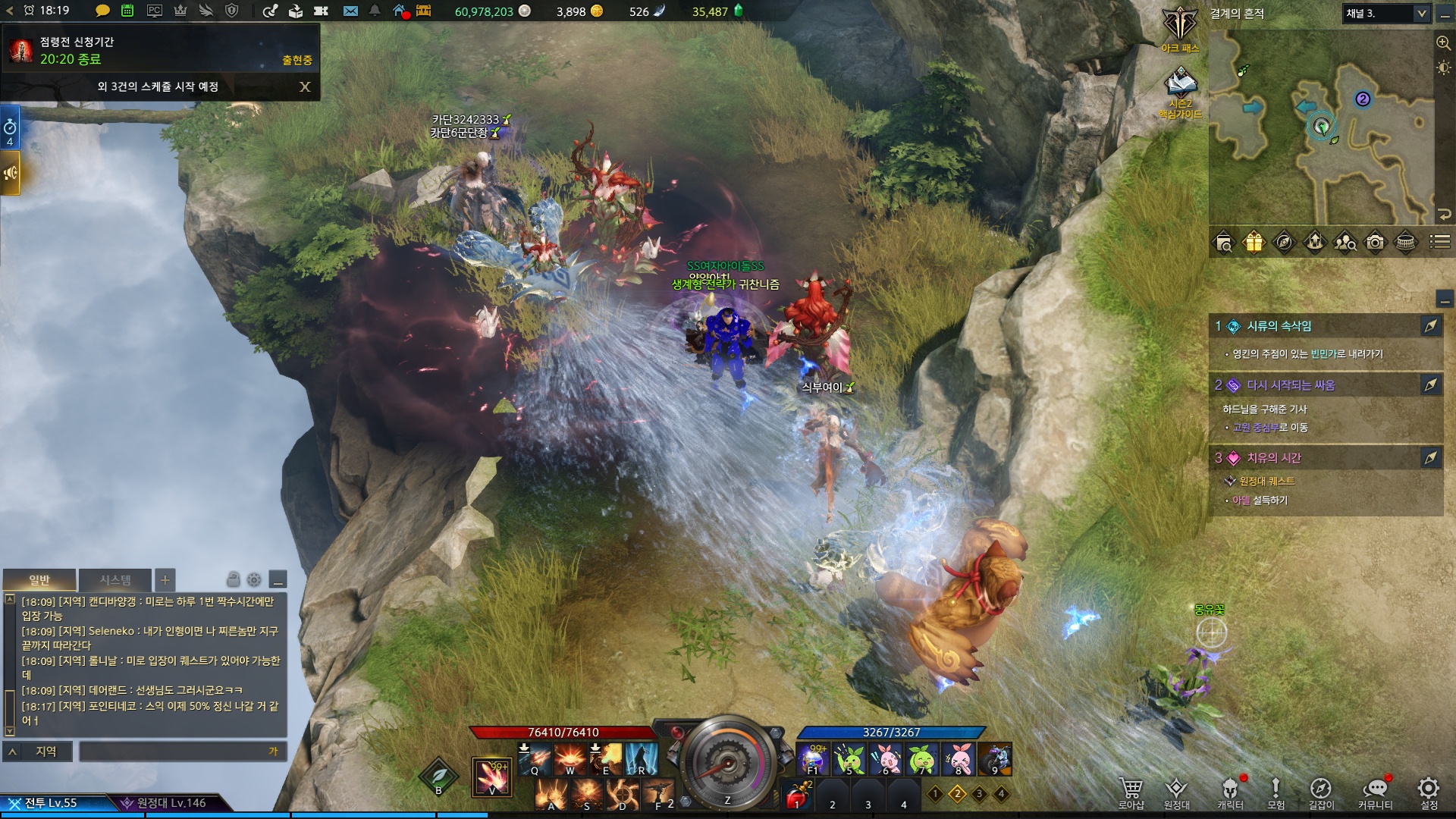Image resolution: width=1456 pixels, height=819 pixels.
Task: Zoom the minimap with the magnifier button
Action: tap(1443, 43)
